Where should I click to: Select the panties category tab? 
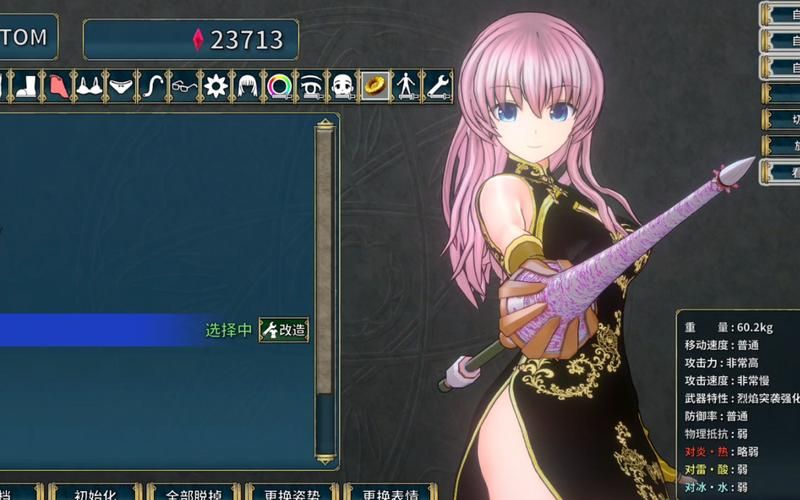point(121,86)
